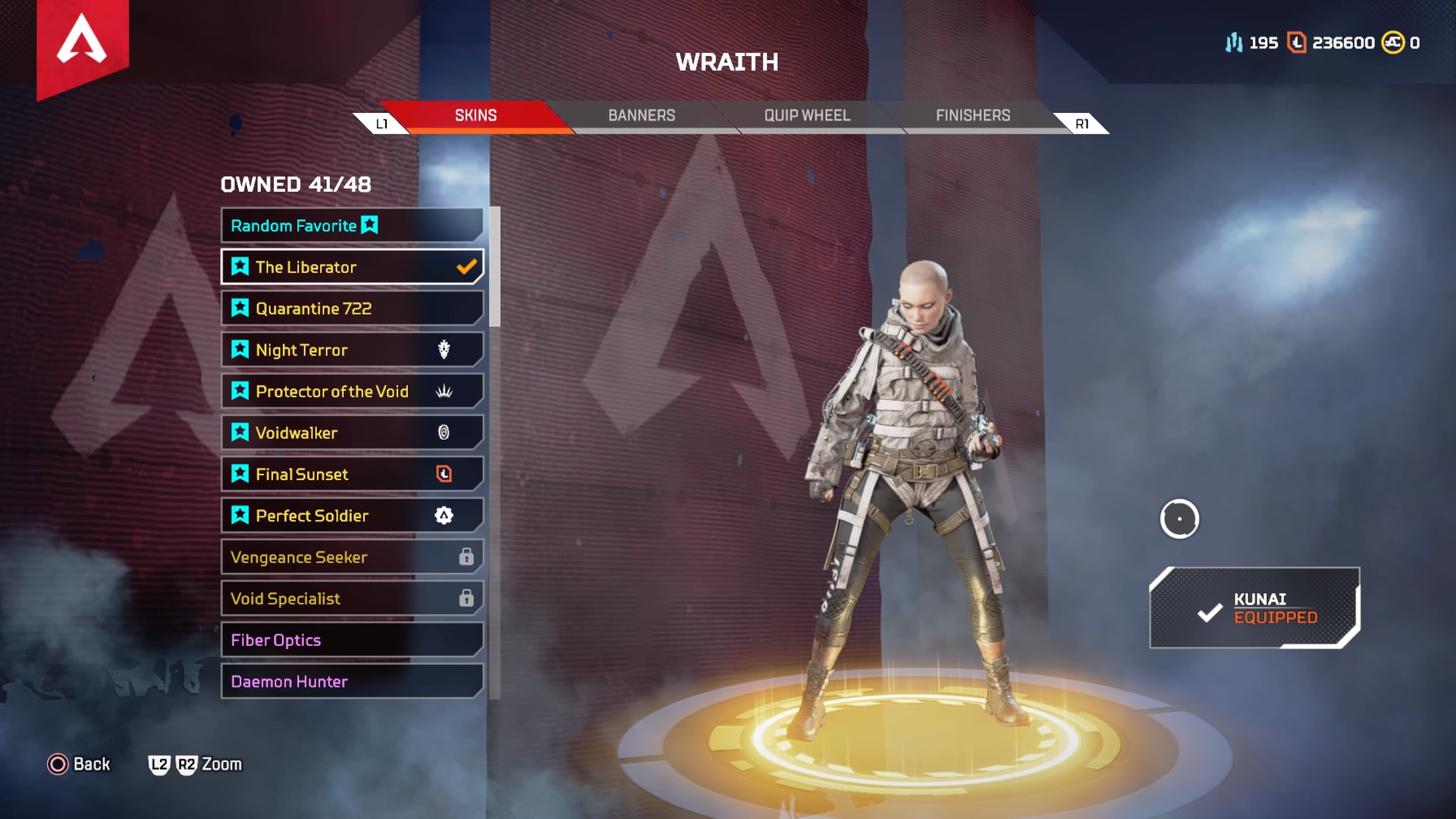The width and height of the screenshot is (1456, 819).
Task: View the locked Vengeance Seeker skin
Action: (x=351, y=557)
